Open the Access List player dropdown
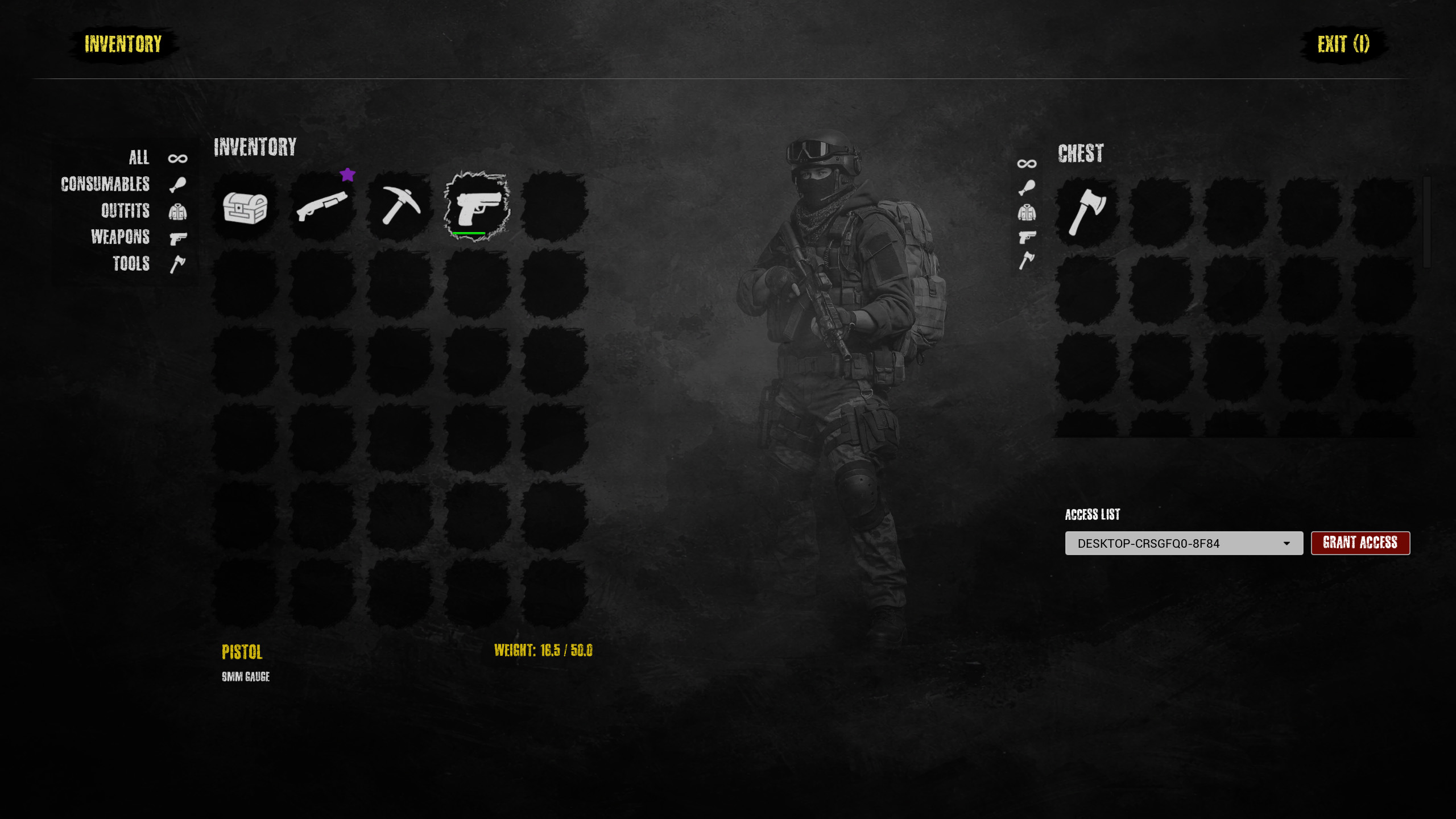Image resolution: width=1456 pixels, height=819 pixels. (1184, 543)
